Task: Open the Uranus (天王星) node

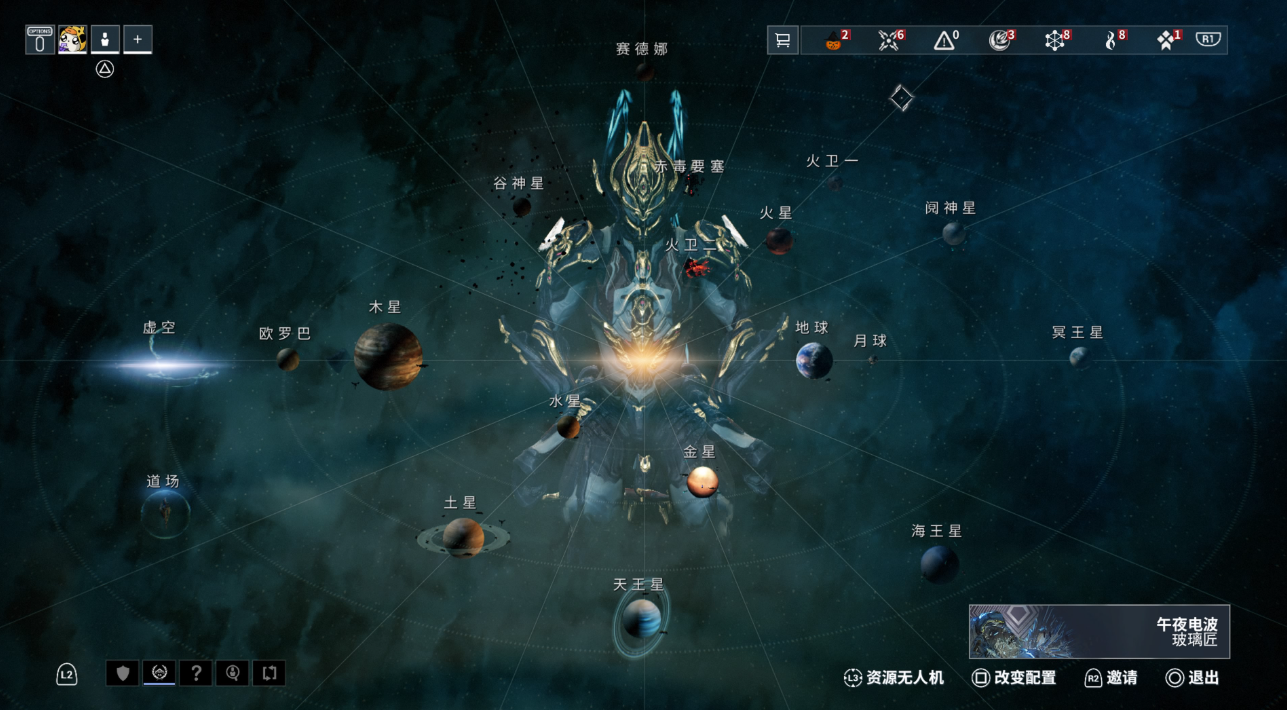Action: pos(641,620)
